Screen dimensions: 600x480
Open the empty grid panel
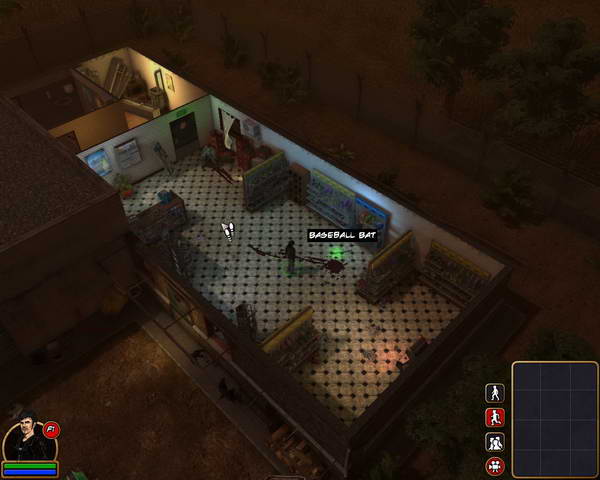click(555, 420)
